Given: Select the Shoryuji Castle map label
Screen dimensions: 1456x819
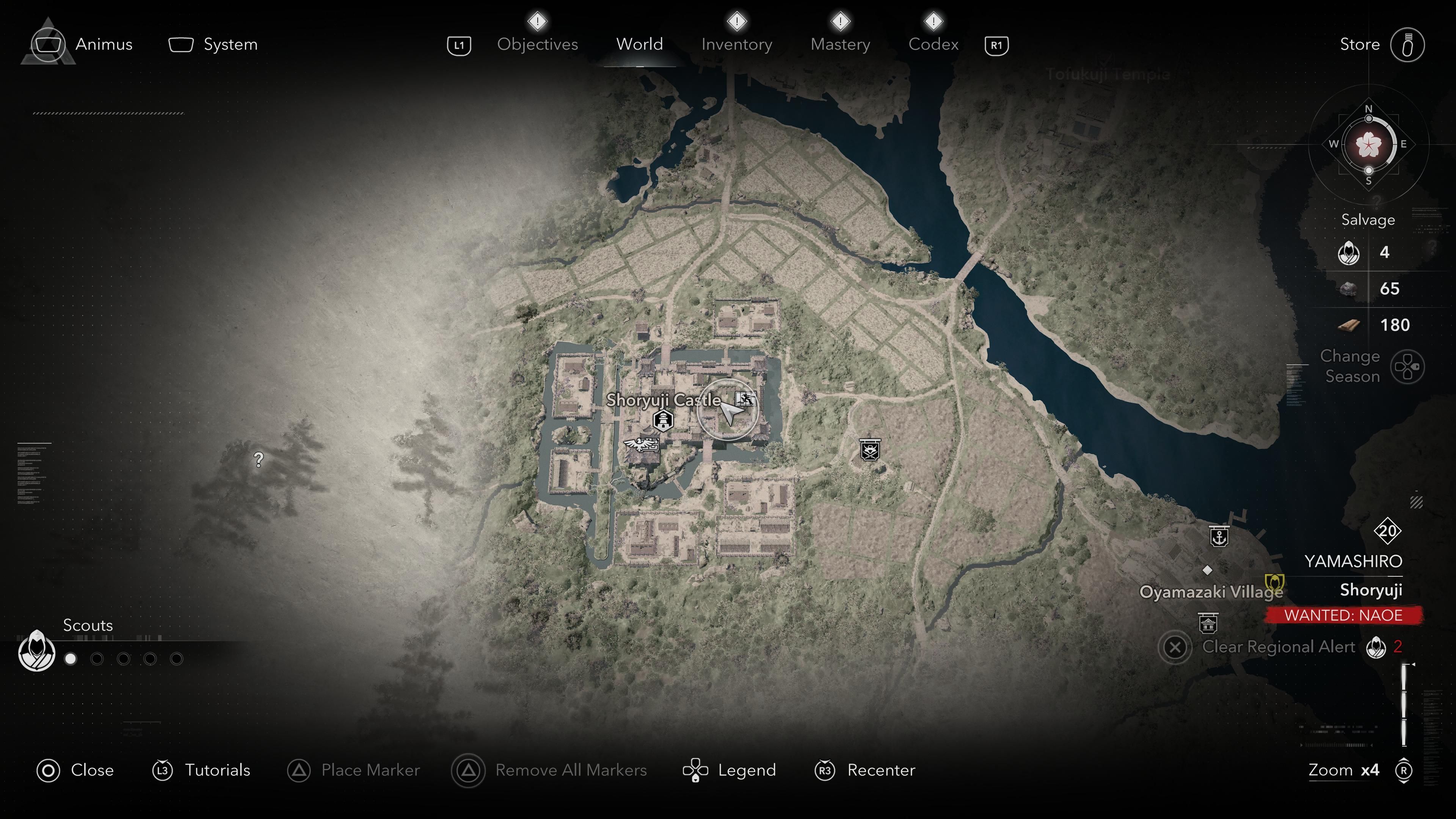Looking at the screenshot, I should tap(663, 400).
